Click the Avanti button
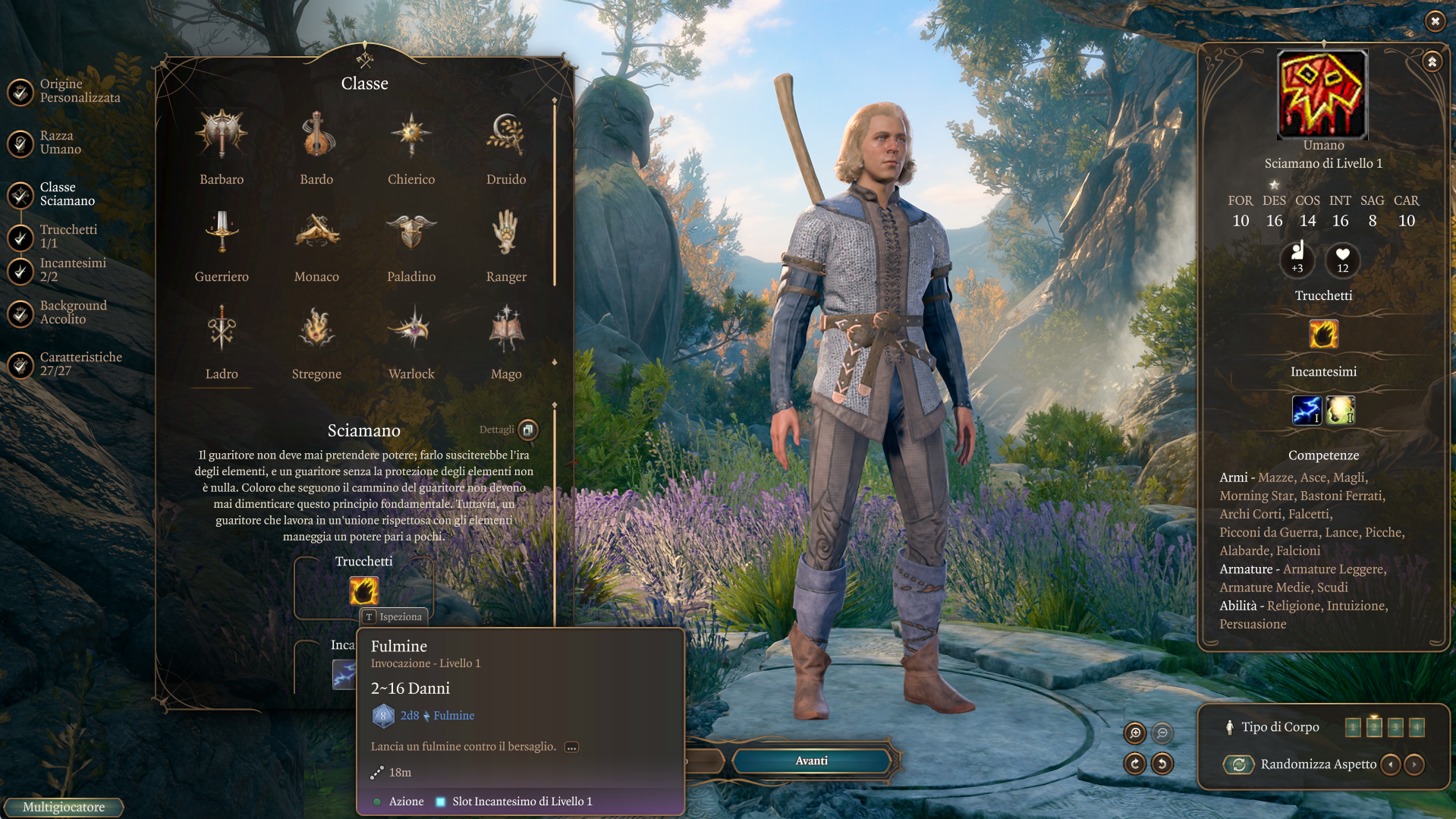This screenshot has width=1456, height=819. [811, 761]
